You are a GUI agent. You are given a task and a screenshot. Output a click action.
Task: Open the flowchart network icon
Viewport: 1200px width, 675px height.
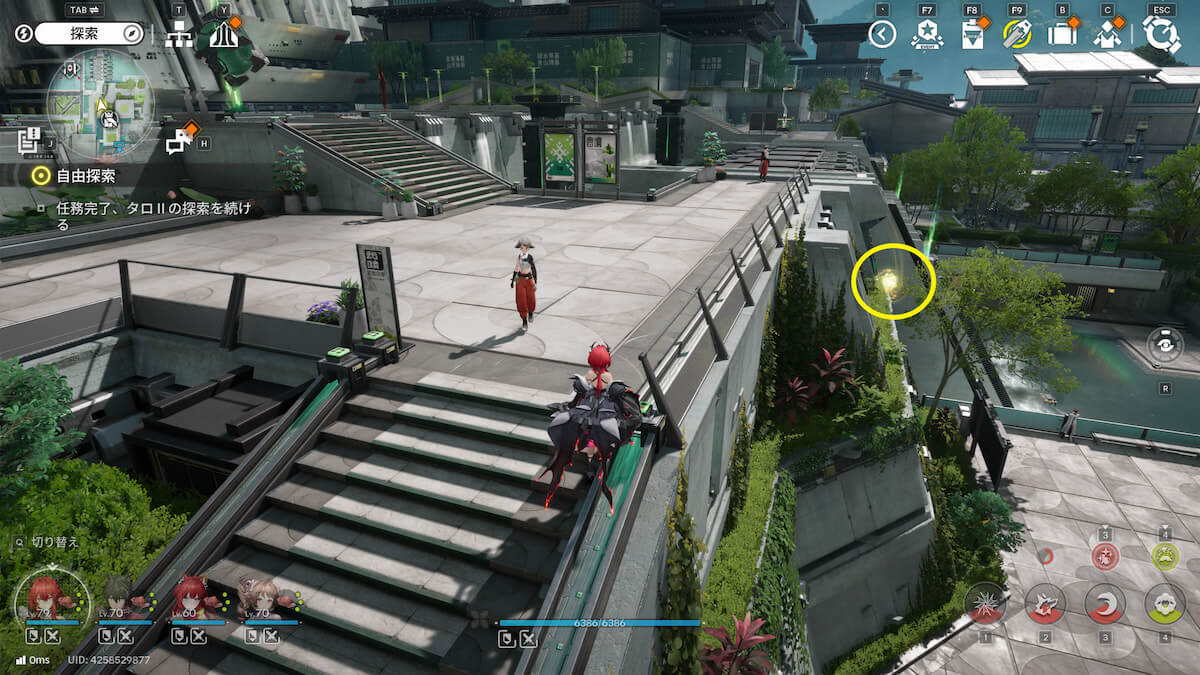point(179,35)
